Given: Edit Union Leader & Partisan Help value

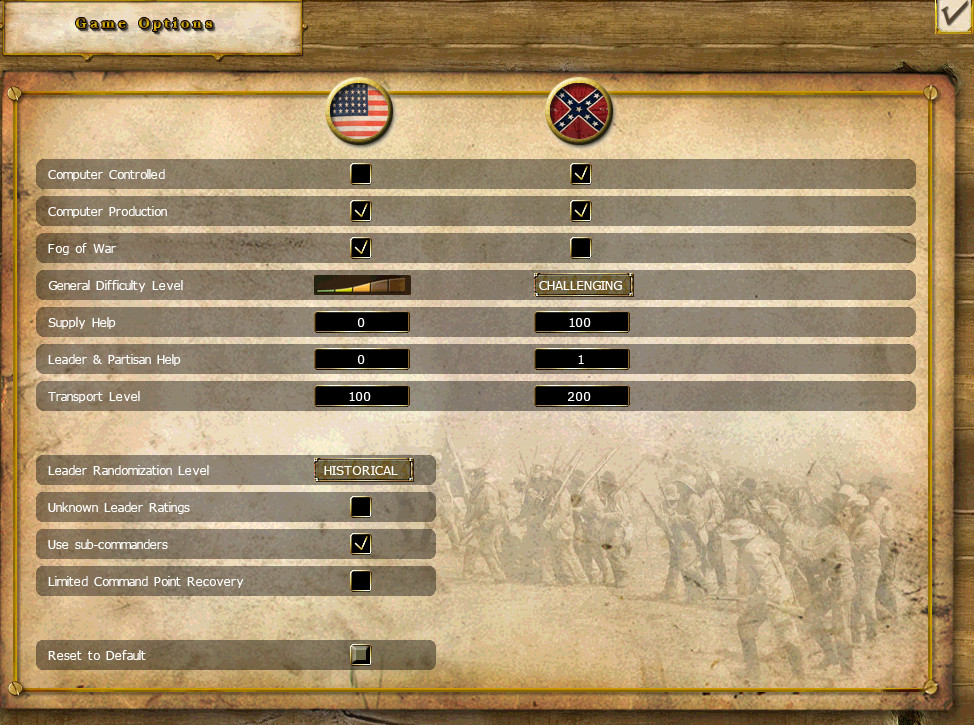Looking at the screenshot, I should 362,359.
